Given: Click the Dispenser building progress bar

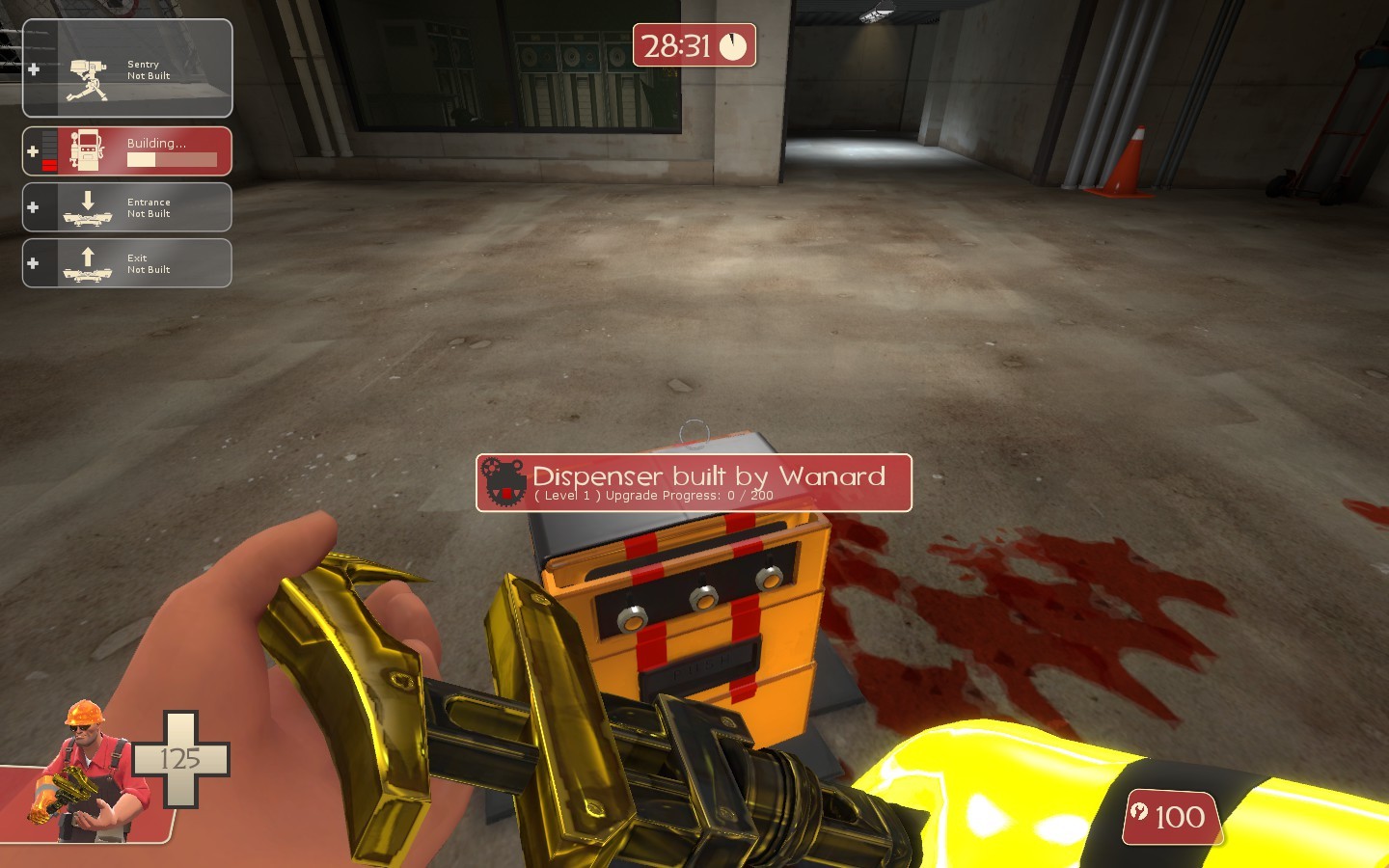Looking at the screenshot, I should point(174,160).
